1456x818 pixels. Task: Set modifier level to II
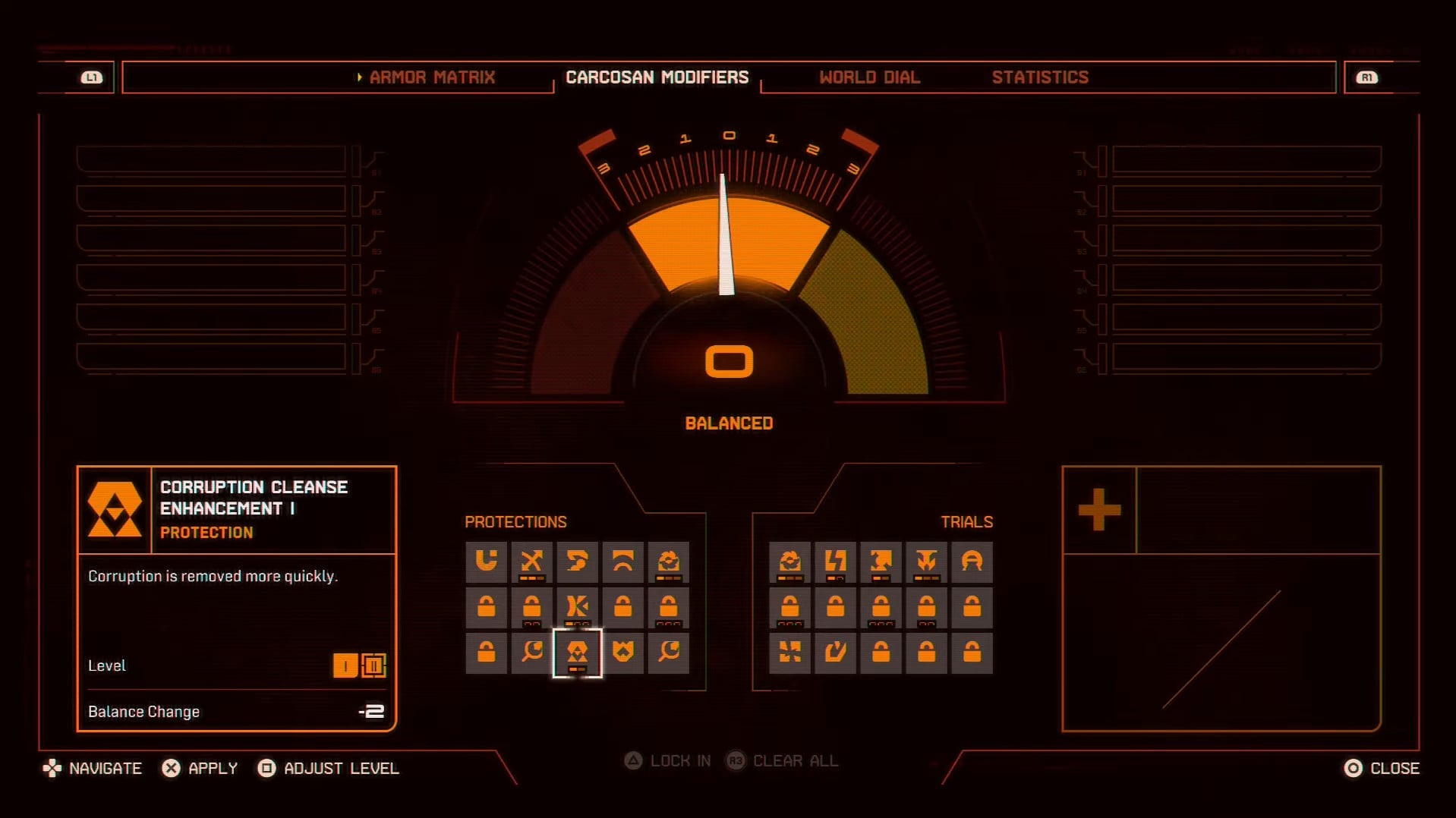(x=373, y=665)
